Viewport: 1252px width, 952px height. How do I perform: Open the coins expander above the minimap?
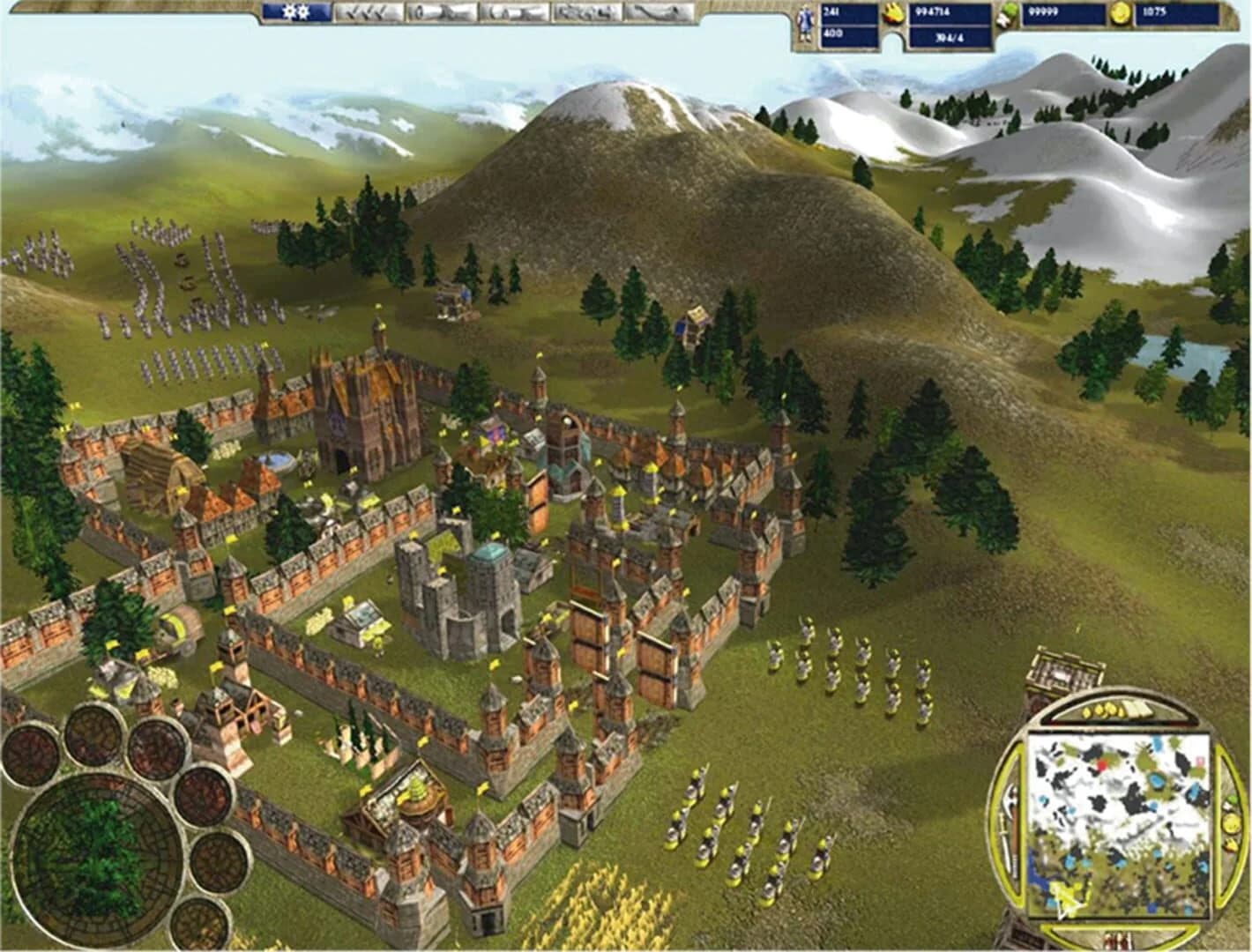(1096, 710)
